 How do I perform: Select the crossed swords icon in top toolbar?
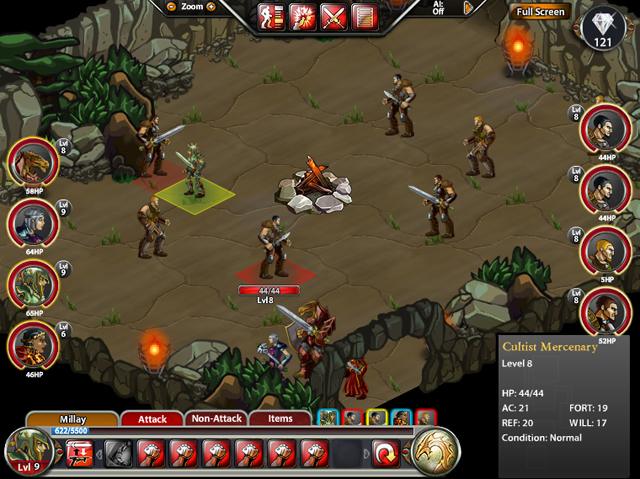[334, 17]
